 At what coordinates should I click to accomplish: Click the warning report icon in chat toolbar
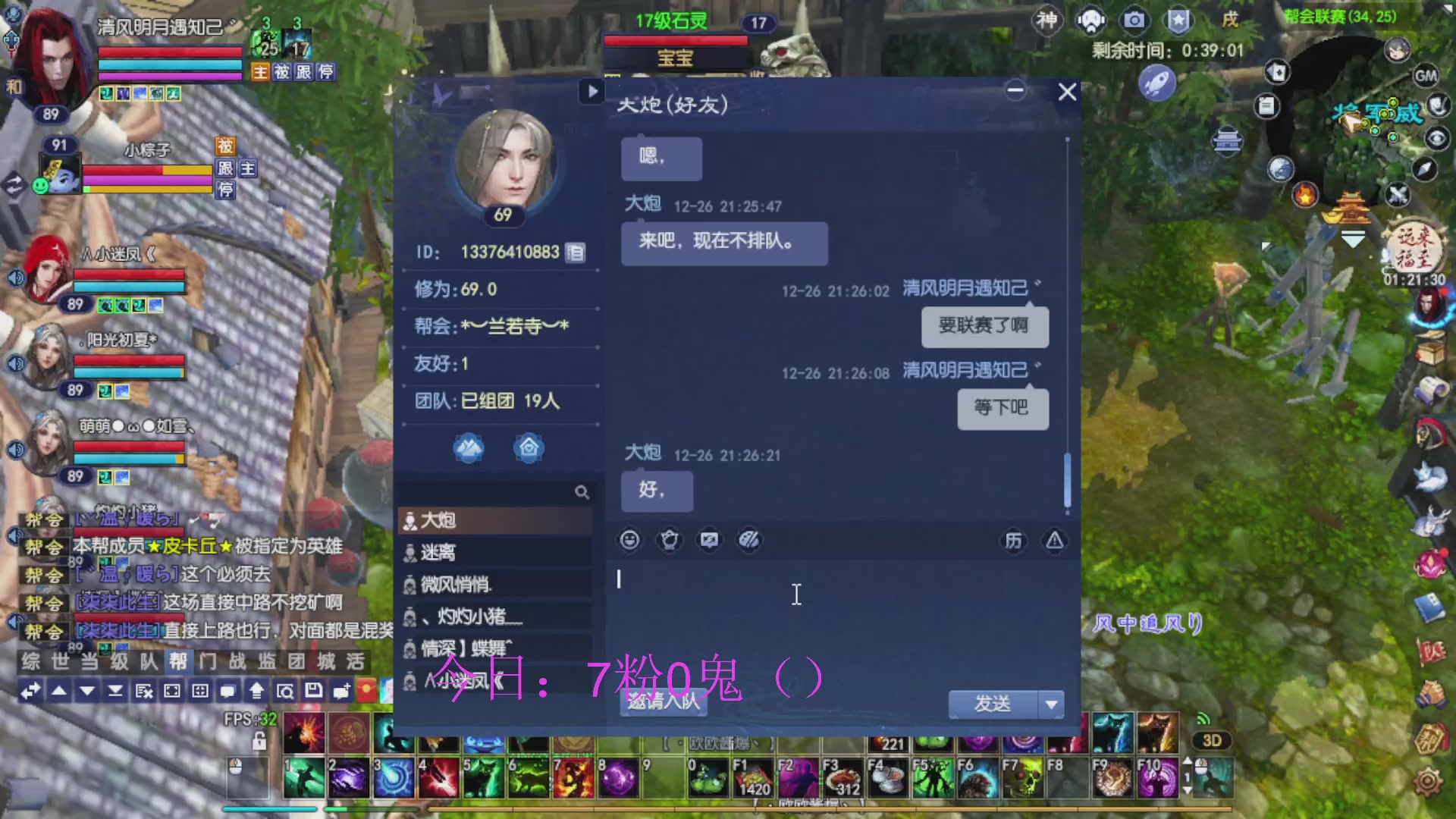pyautogui.click(x=1053, y=541)
